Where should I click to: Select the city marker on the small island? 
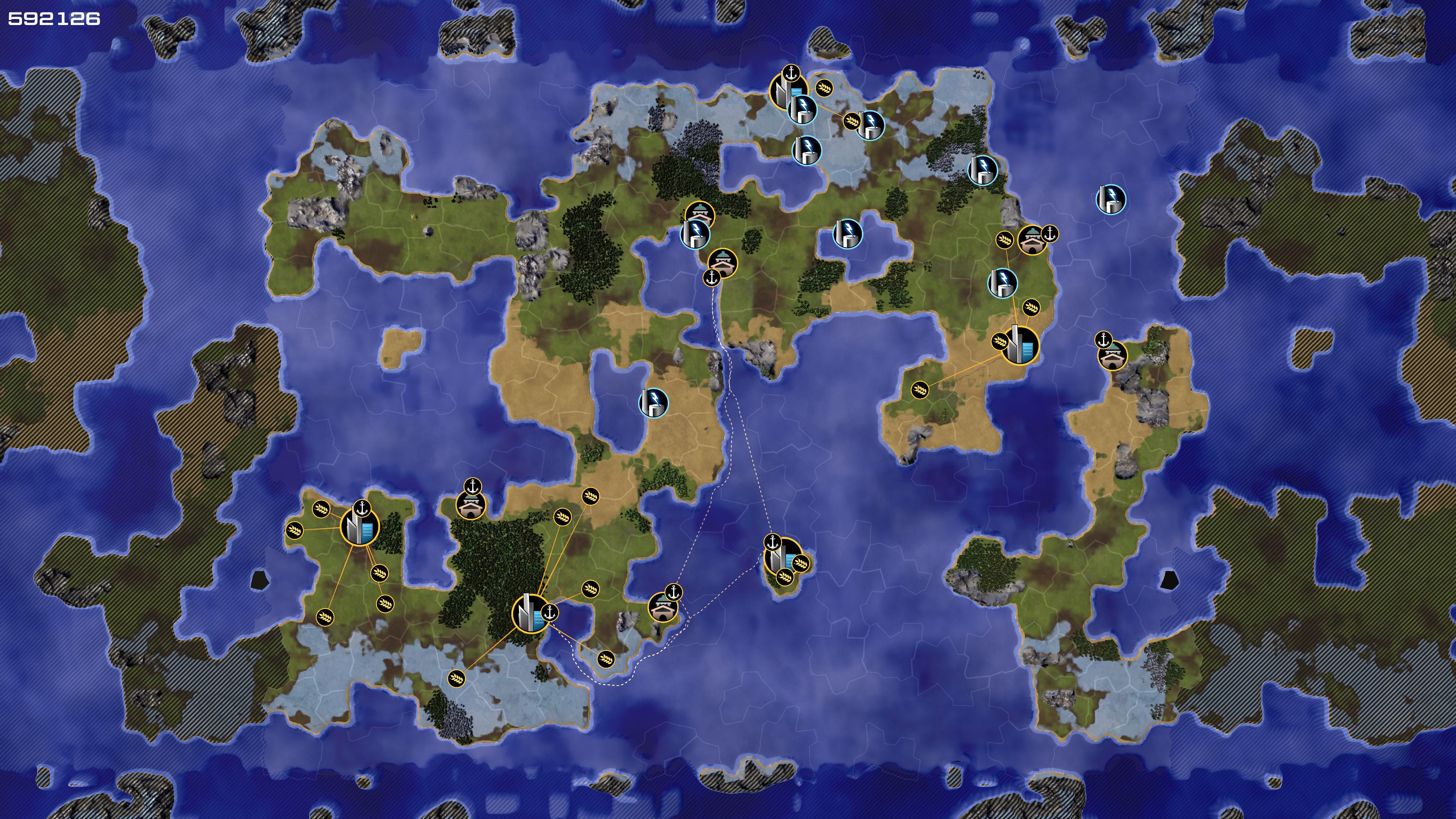click(782, 557)
